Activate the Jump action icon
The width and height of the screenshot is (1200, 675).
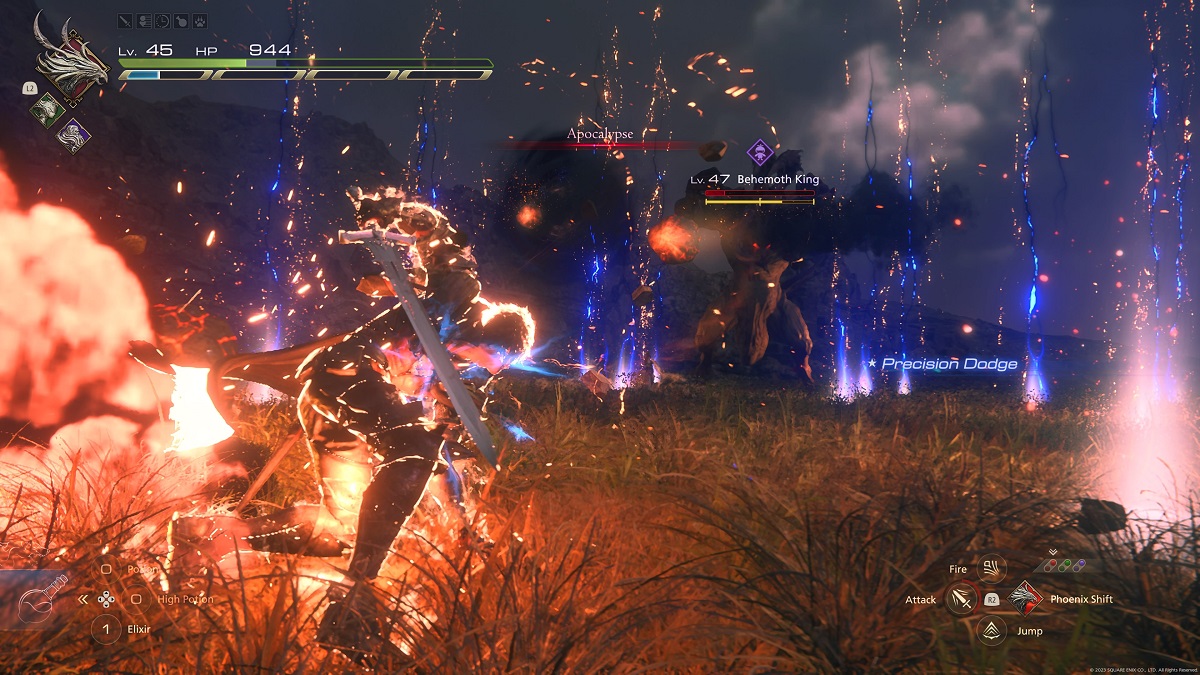(x=992, y=630)
